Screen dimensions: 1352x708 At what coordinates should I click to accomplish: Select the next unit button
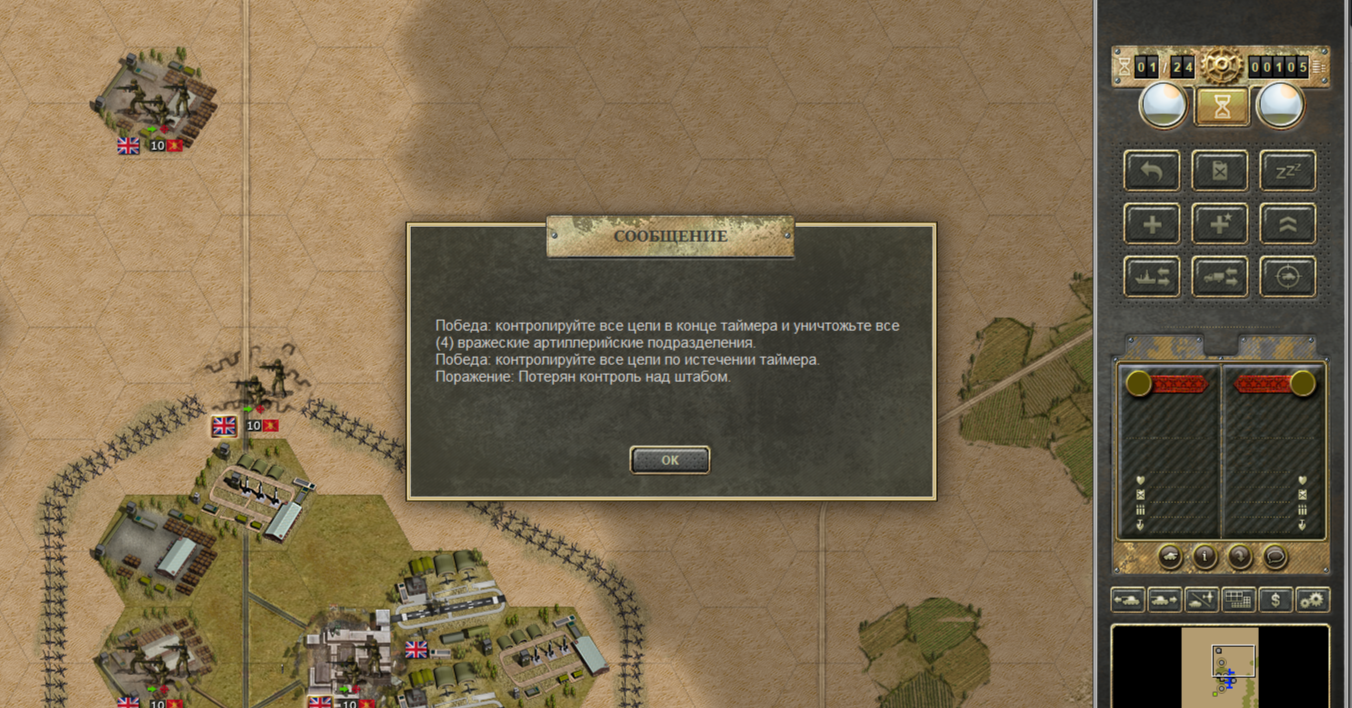pyautogui.click(x=1164, y=600)
